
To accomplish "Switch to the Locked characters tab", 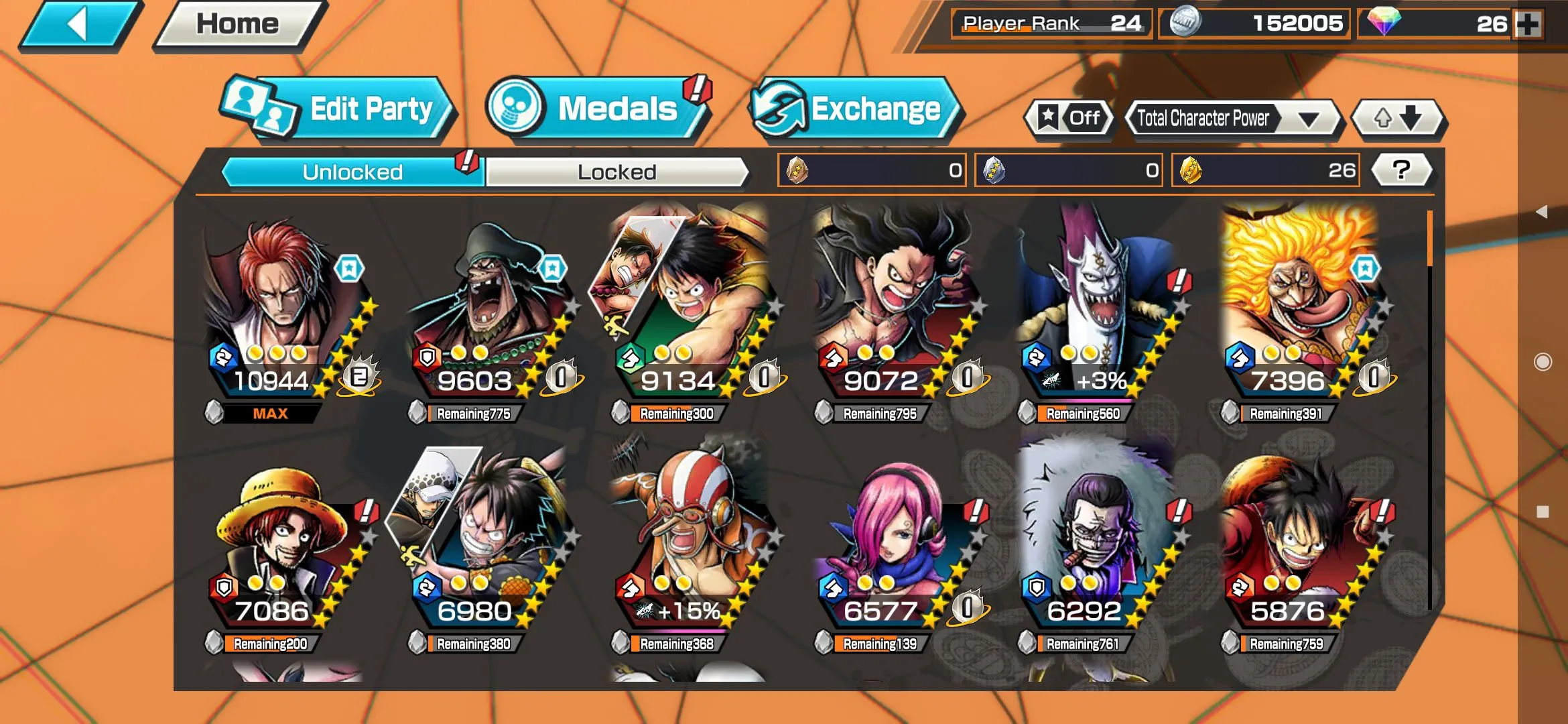I will (616, 172).
